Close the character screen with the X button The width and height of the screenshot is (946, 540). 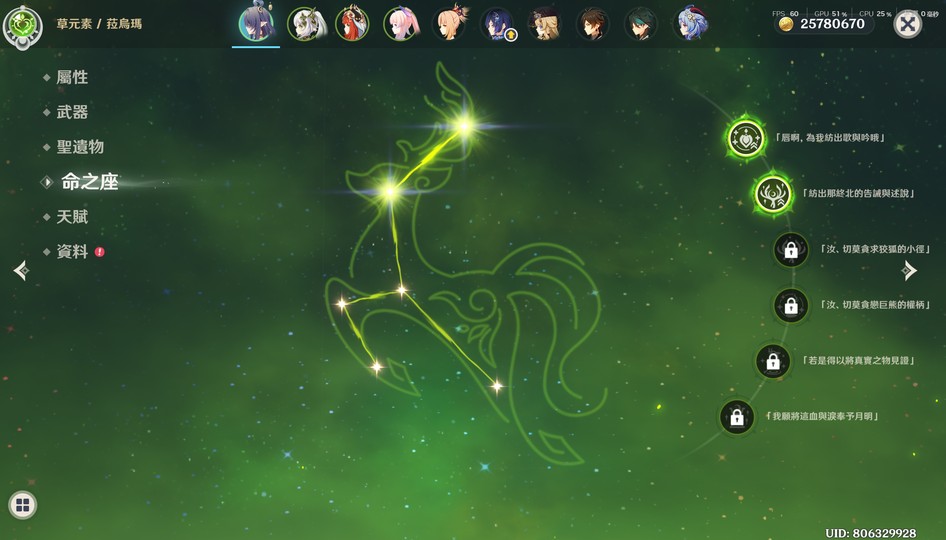(x=907, y=24)
